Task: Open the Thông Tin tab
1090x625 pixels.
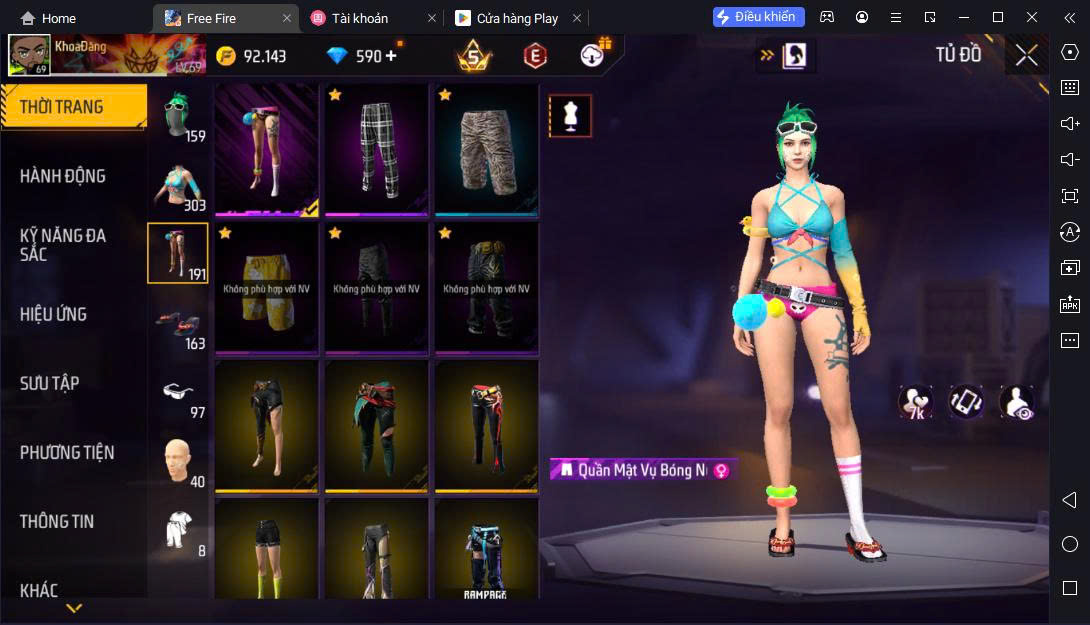Action: (57, 521)
